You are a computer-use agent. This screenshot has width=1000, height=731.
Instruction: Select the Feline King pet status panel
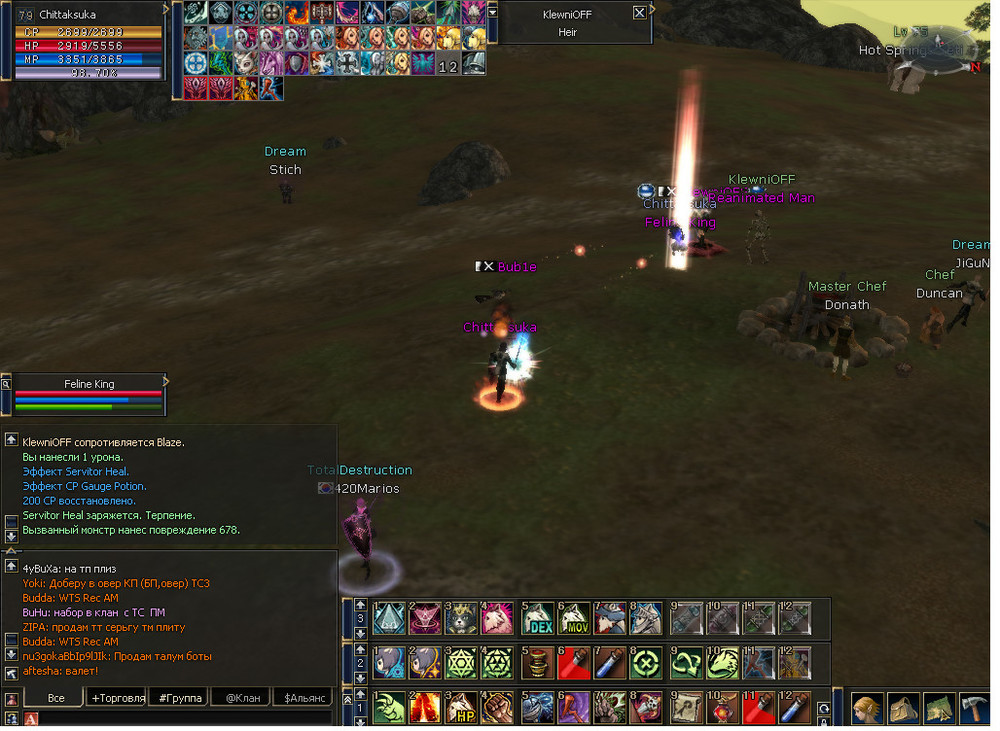point(89,394)
